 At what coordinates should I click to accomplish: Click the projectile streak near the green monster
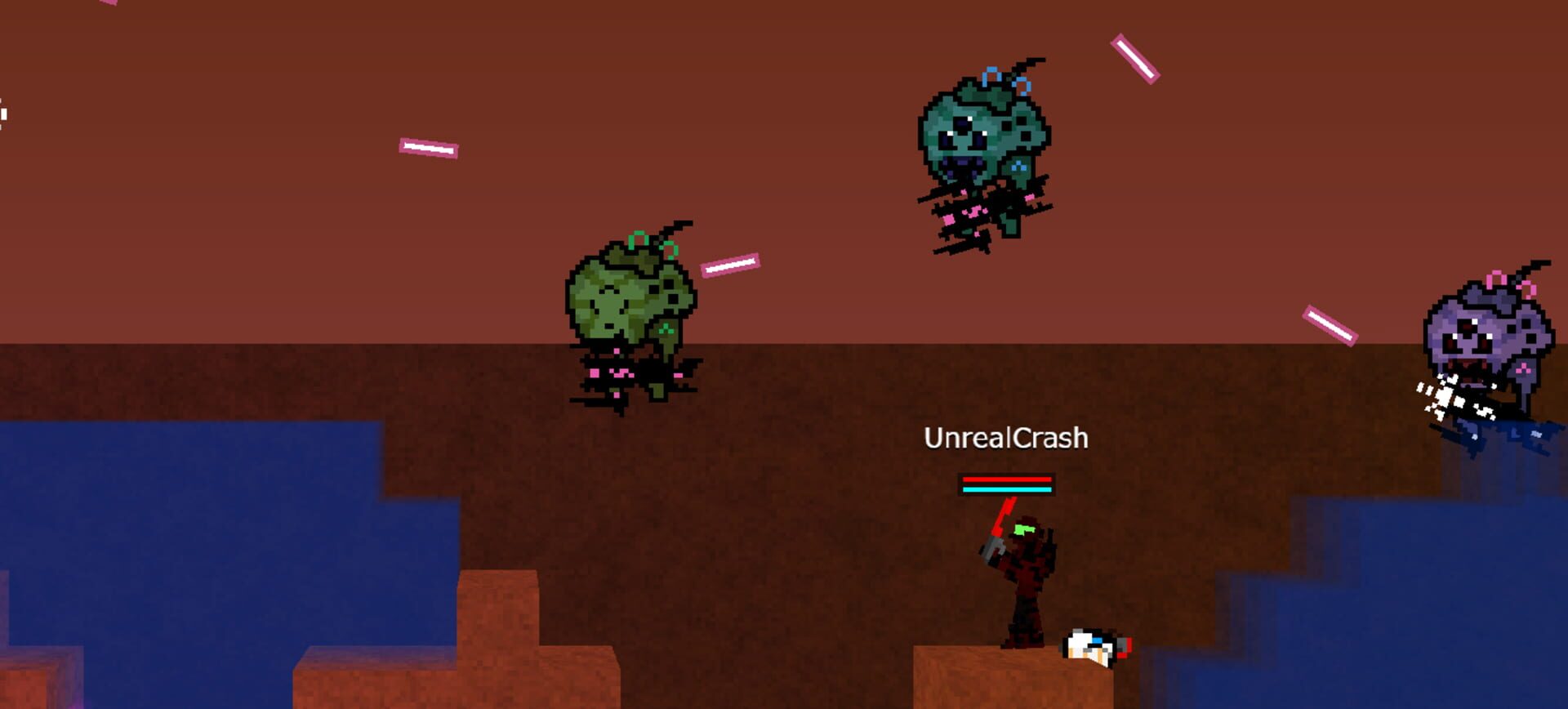pos(731,265)
